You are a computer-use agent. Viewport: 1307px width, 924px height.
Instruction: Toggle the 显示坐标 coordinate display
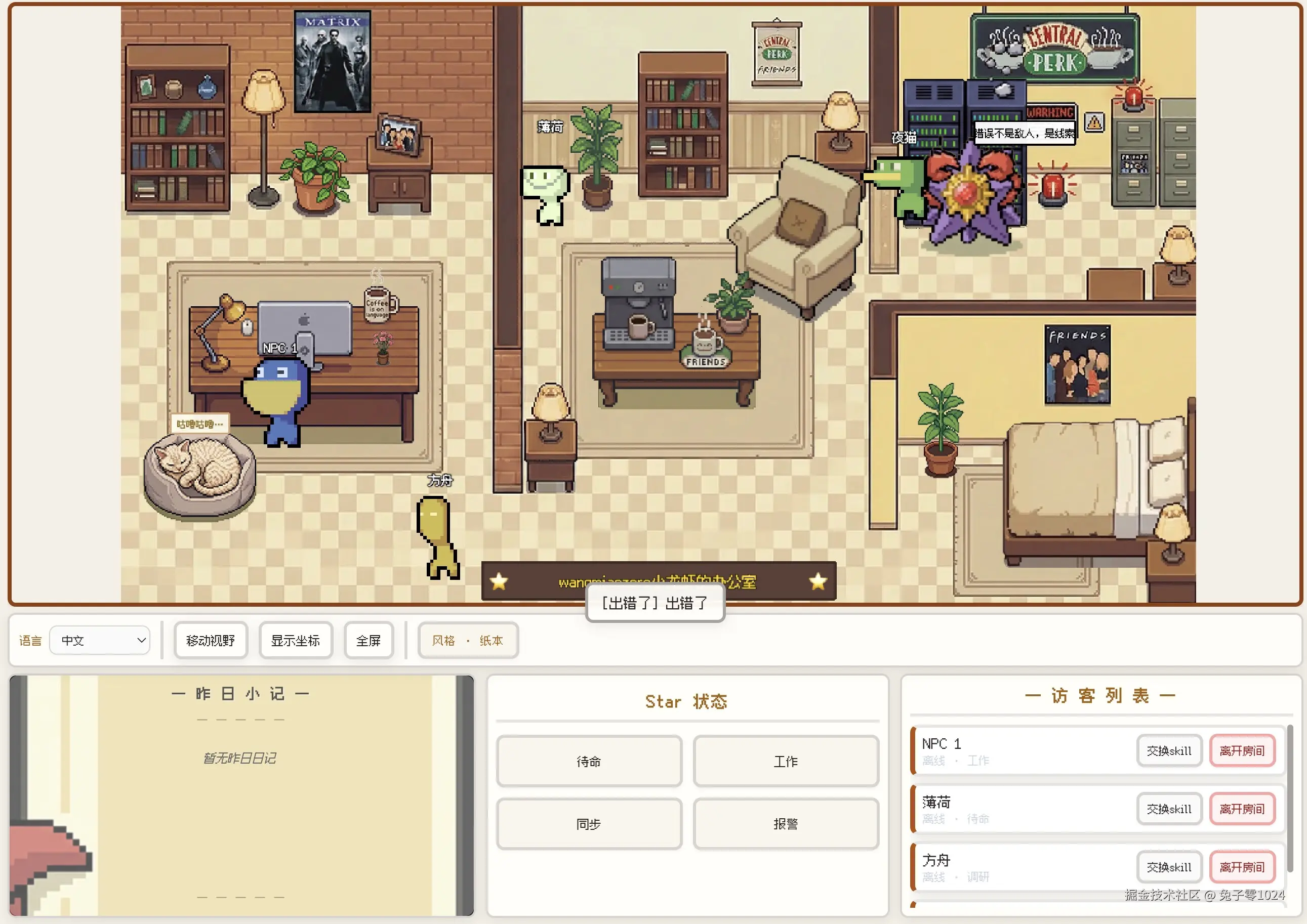[296, 640]
